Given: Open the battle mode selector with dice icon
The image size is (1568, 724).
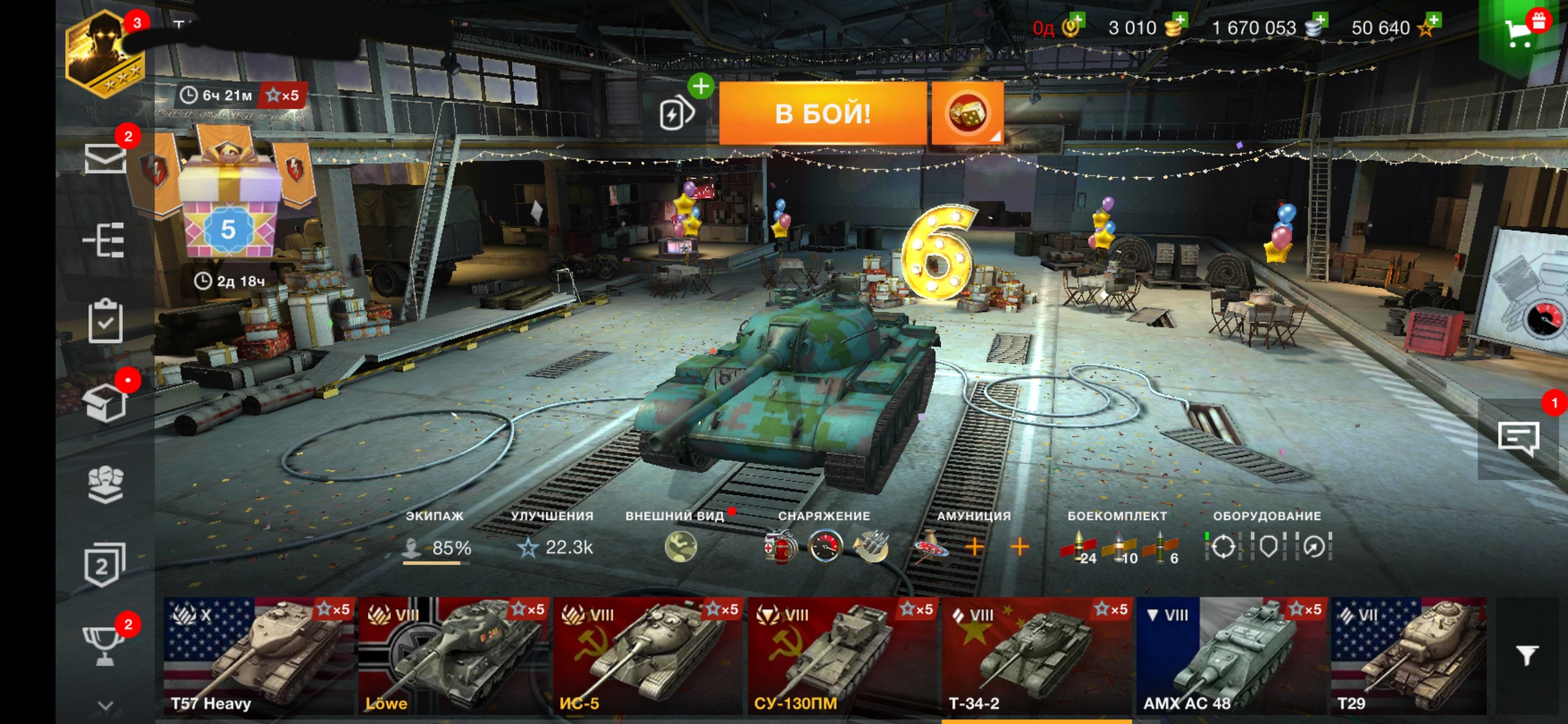Looking at the screenshot, I should pyautogui.click(x=970, y=113).
